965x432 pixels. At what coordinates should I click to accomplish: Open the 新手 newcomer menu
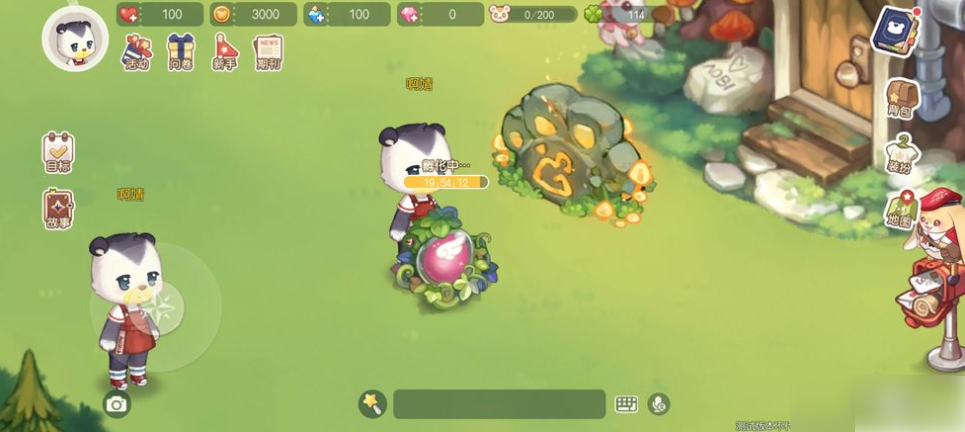coord(226,51)
